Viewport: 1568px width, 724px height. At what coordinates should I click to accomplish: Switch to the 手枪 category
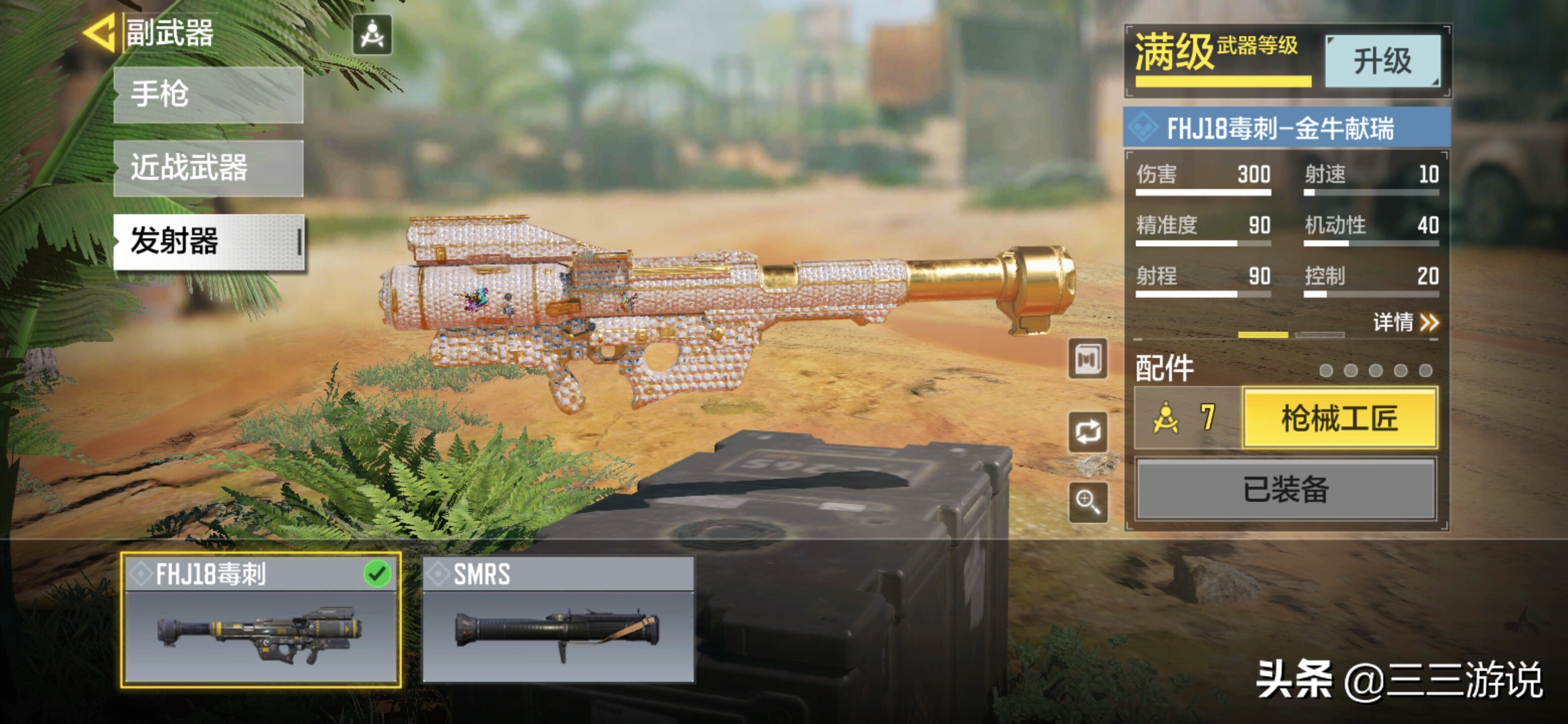208,95
